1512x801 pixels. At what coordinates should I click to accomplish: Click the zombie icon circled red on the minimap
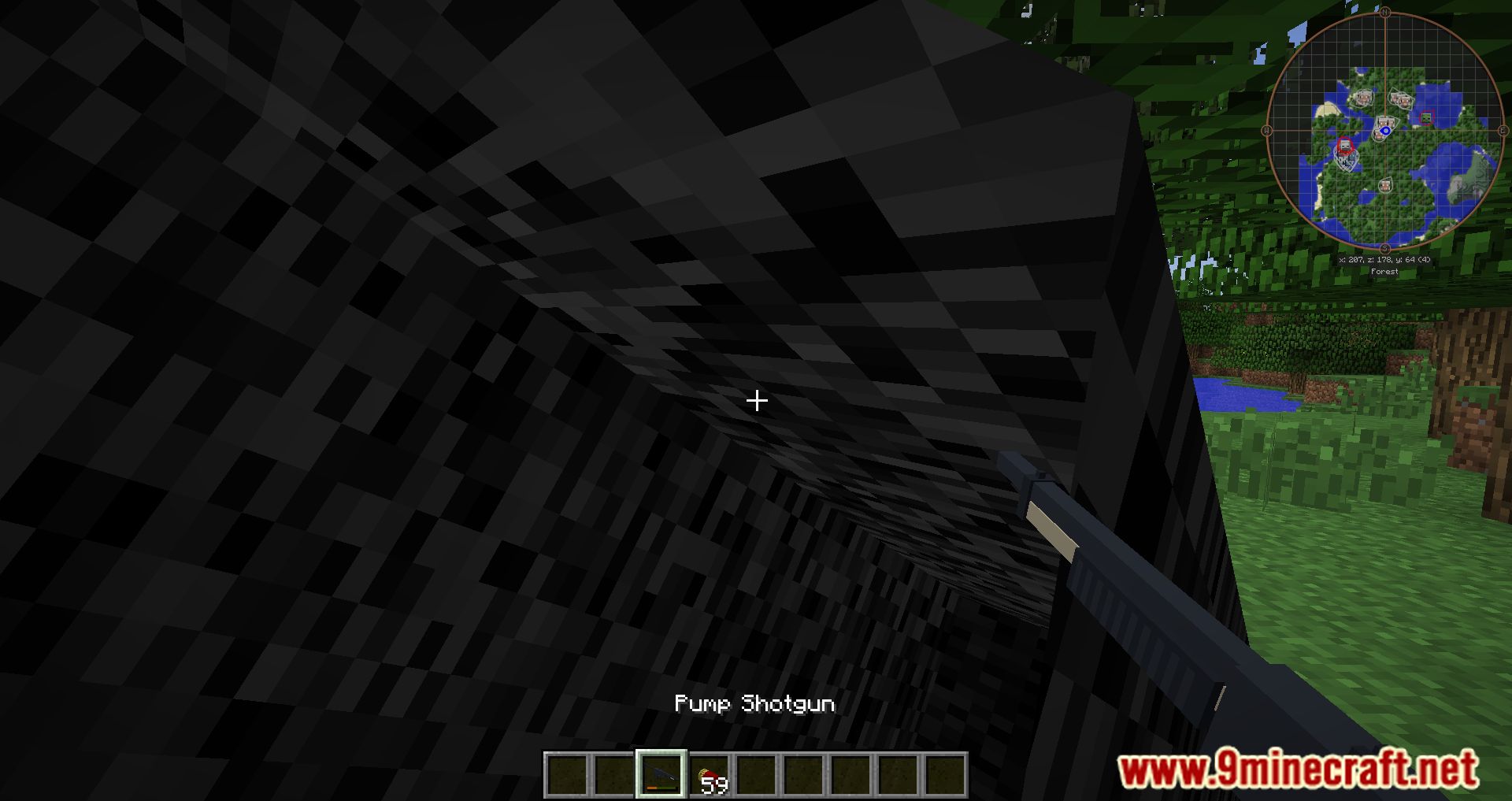[x=1426, y=117]
